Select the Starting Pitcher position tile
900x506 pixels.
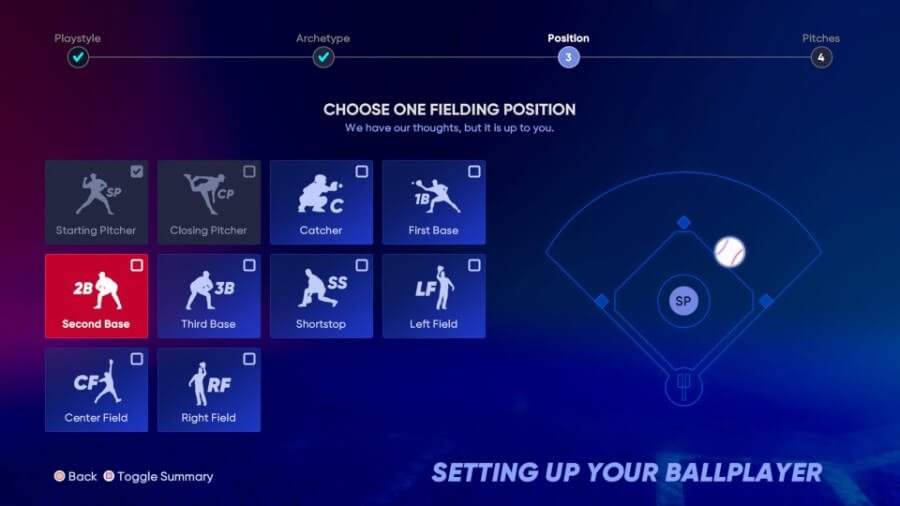[96, 202]
